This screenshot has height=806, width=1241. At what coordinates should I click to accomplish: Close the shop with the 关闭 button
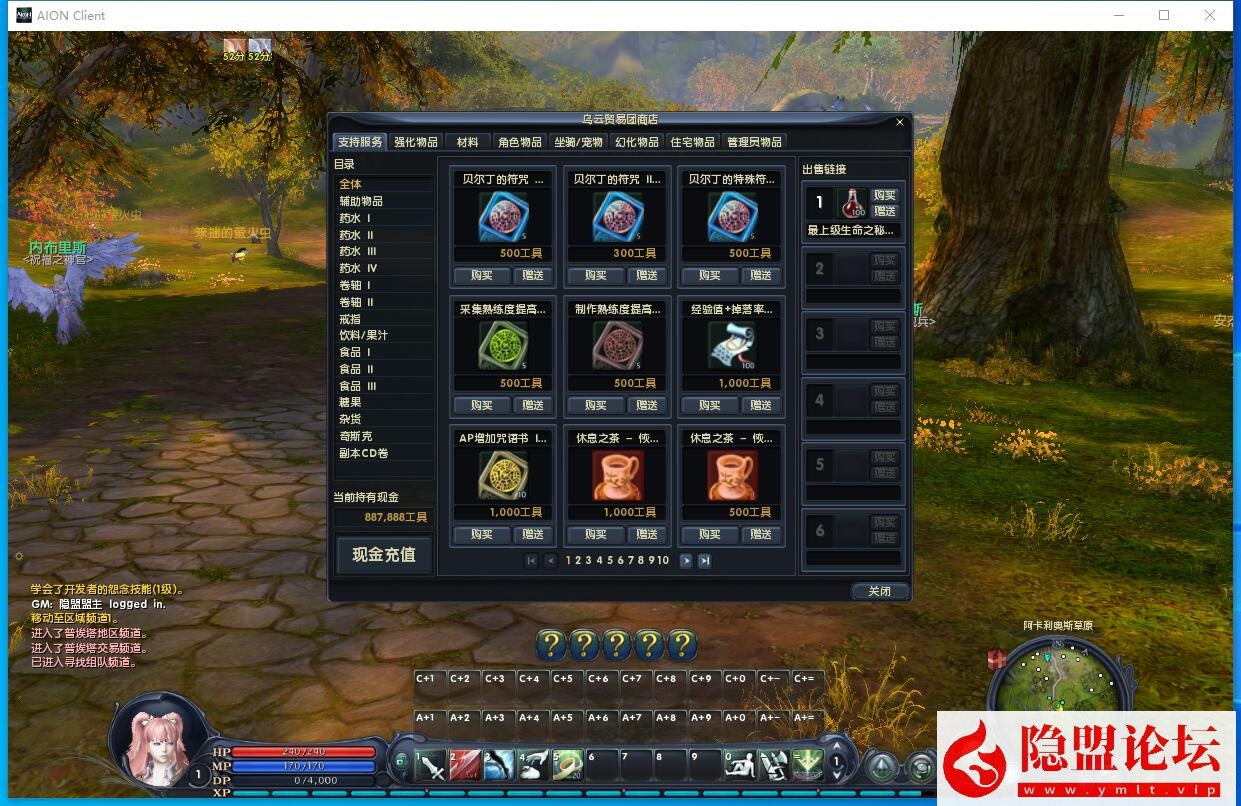[x=879, y=591]
